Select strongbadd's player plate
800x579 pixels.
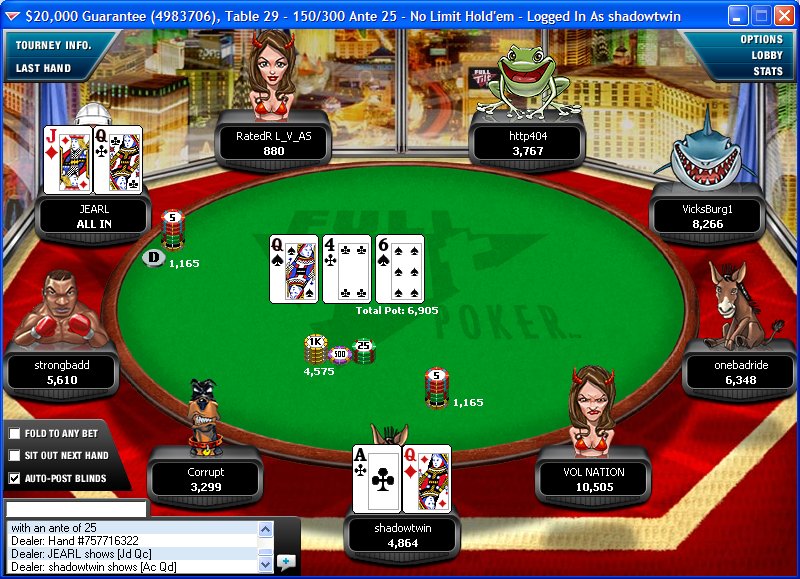(63, 373)
